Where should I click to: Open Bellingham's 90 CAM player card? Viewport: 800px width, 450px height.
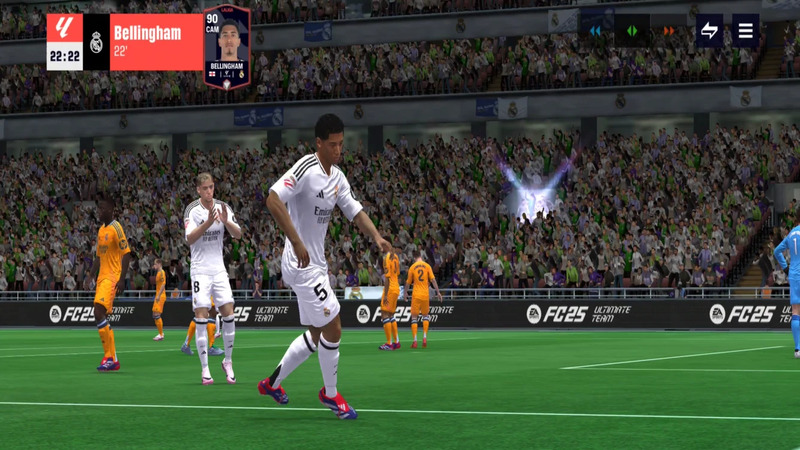click(x=227, y=46)
